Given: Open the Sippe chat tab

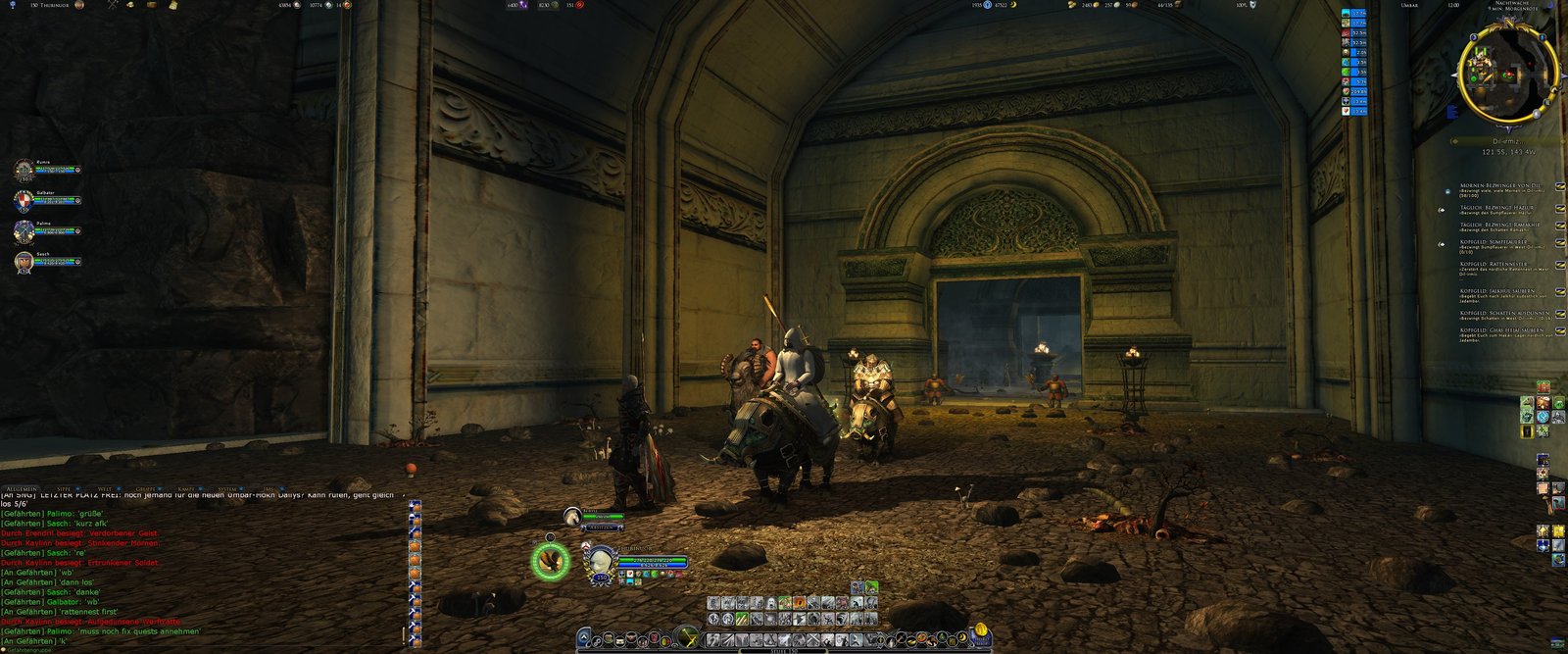Looking at the screenshot, I should [64, 487].
